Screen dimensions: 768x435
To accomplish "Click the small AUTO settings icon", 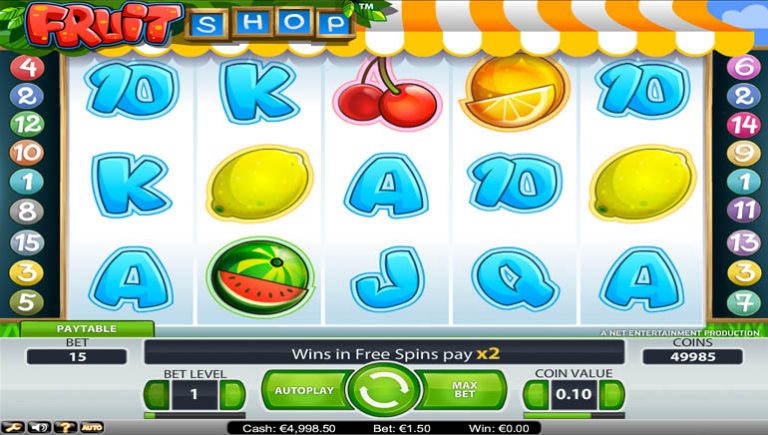I will 91,427.
